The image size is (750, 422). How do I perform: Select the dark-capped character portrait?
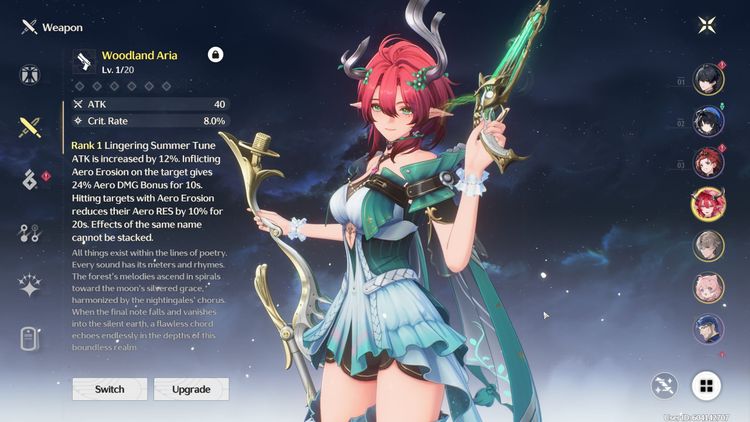(x=708, y=328)
